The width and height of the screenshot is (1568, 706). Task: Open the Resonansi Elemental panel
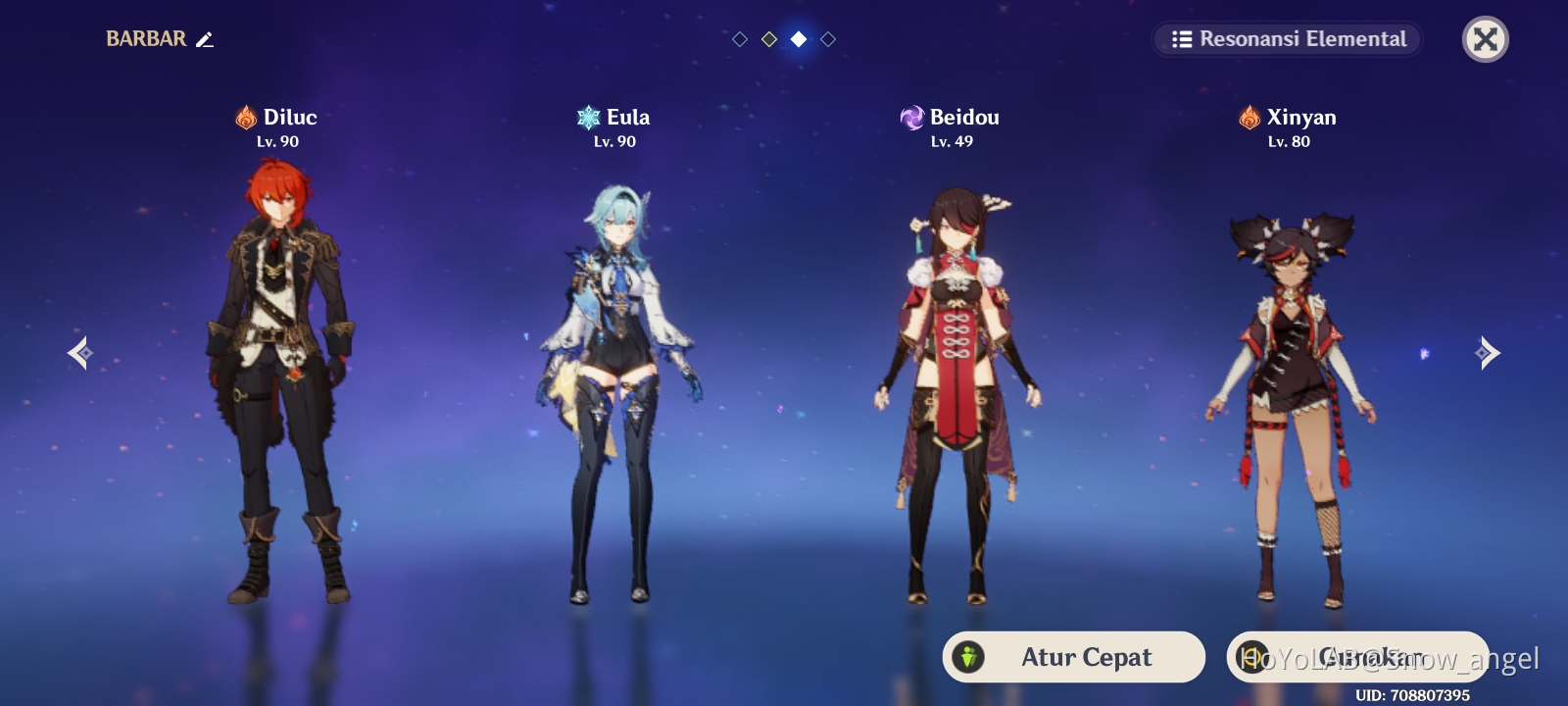coord(1287,40)
